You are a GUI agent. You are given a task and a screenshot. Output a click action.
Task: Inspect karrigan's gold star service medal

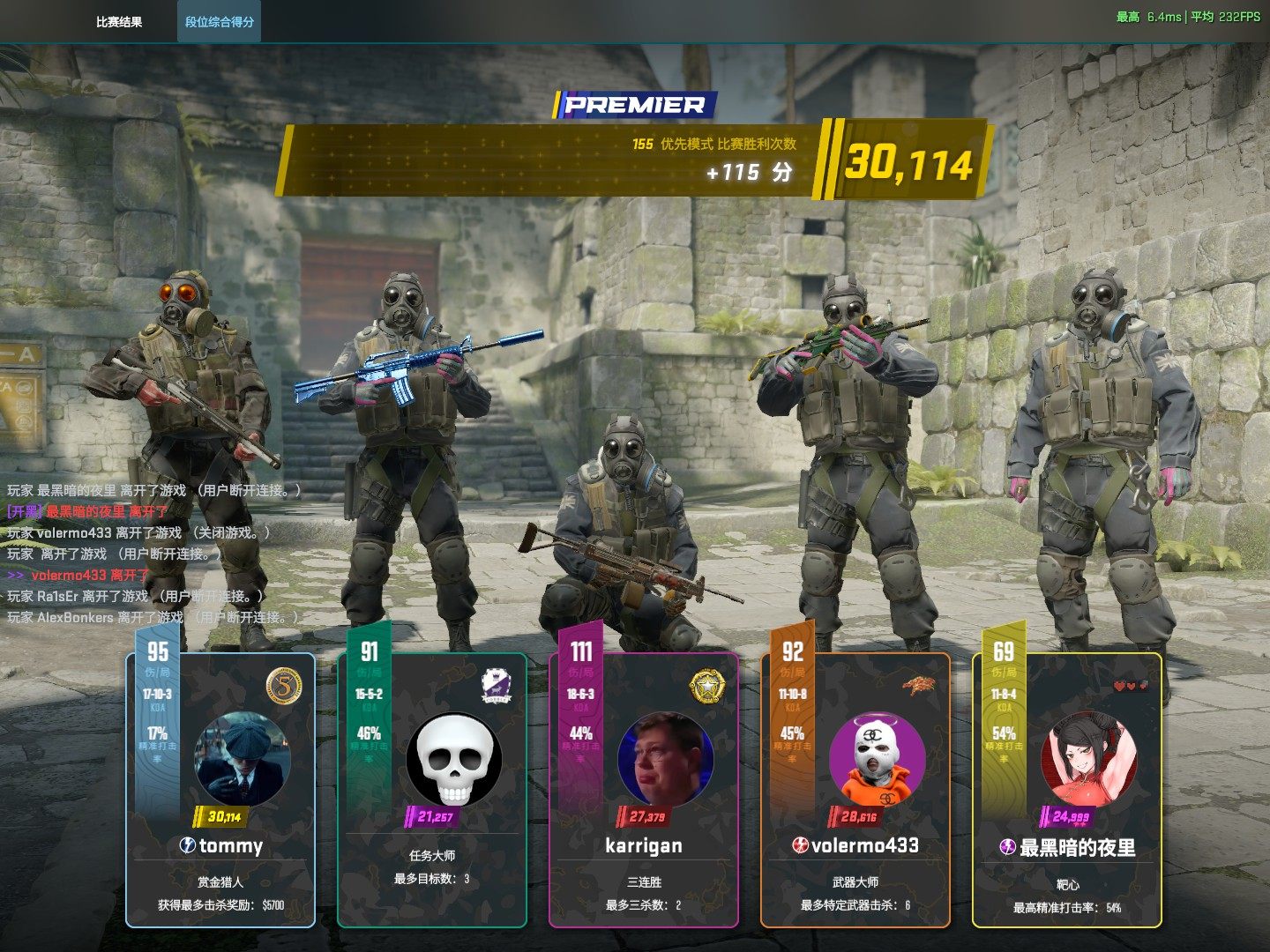click(707, 687)
